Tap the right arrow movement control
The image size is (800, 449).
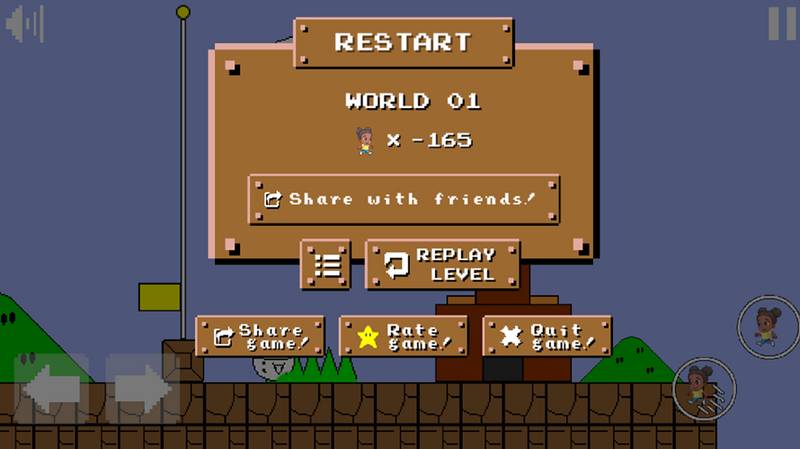[142, 388]
